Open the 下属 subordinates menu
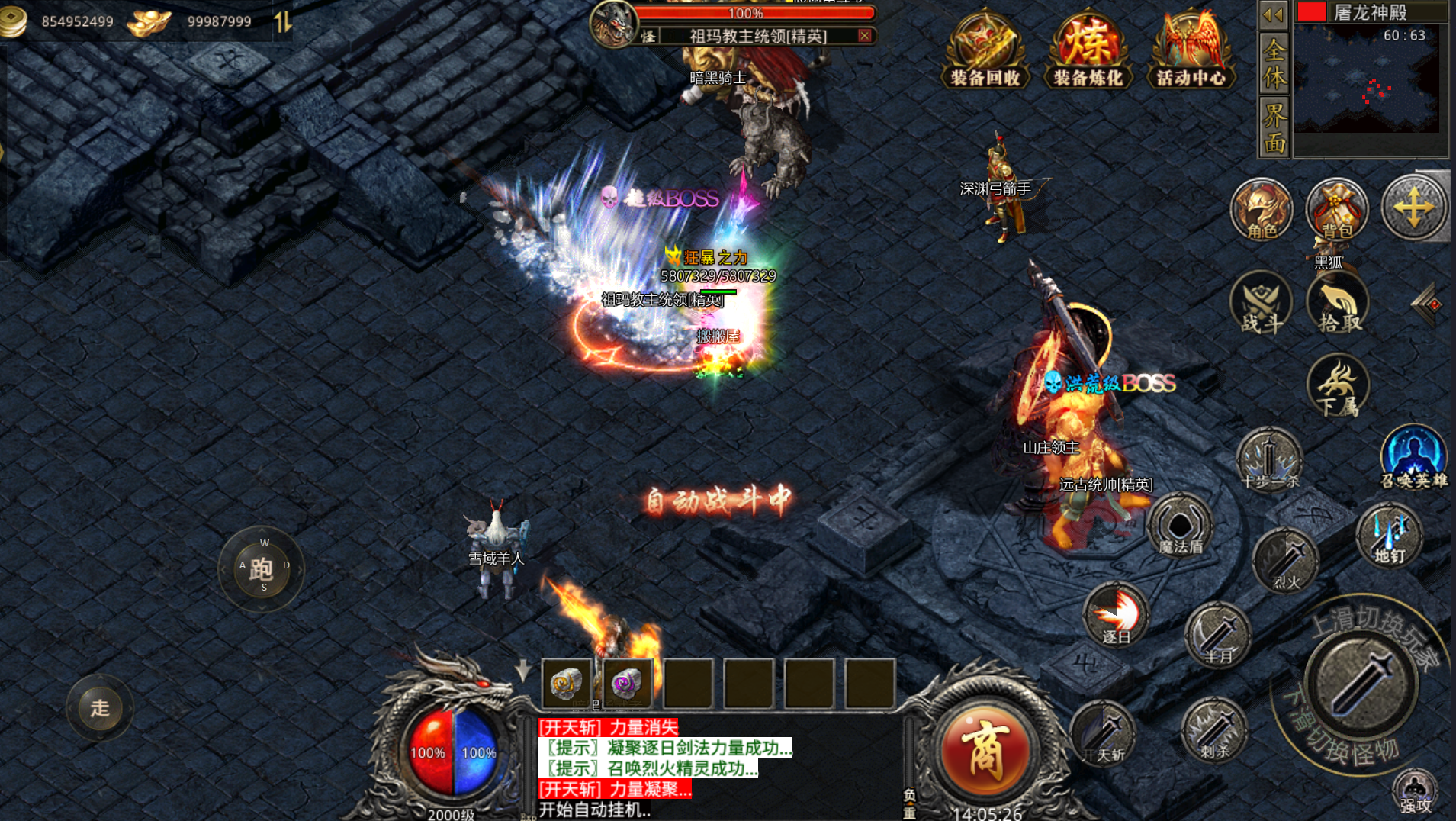The image size is (1456, 821). click(x=1339, y=387)
